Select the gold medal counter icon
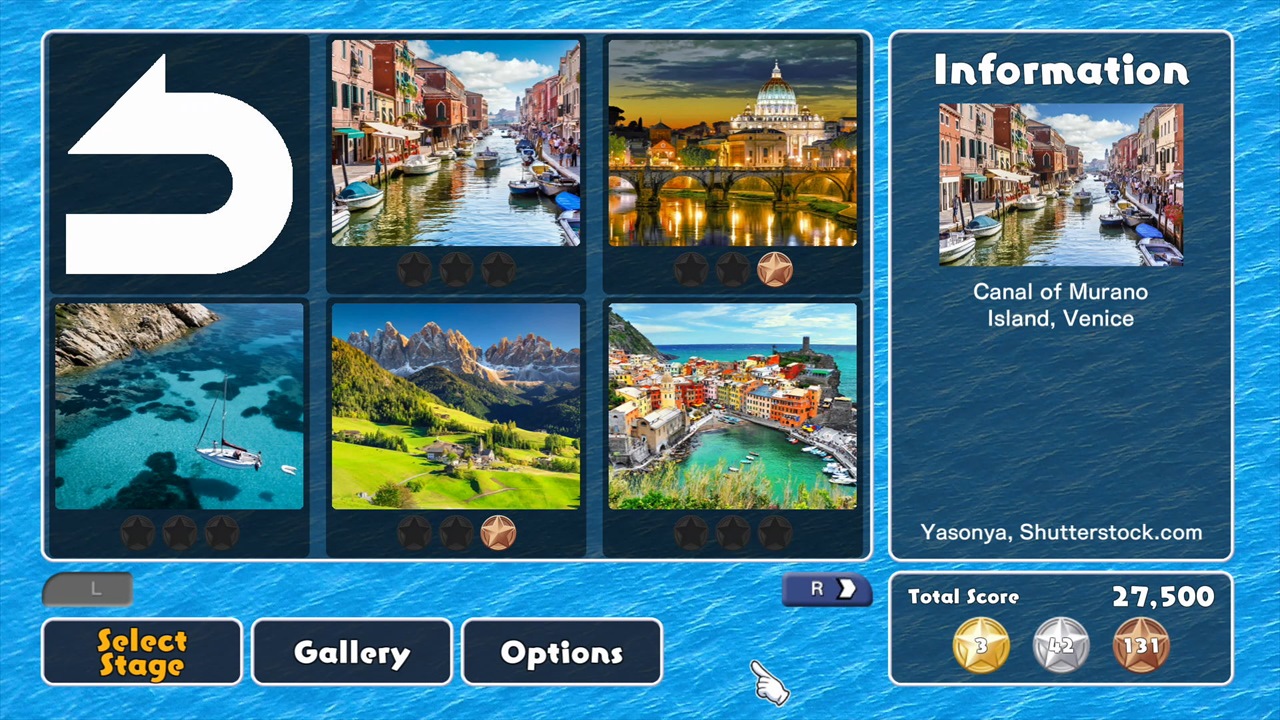This screenshot has height=720, width=1280. pyautogui.click(x=980, y=645)
